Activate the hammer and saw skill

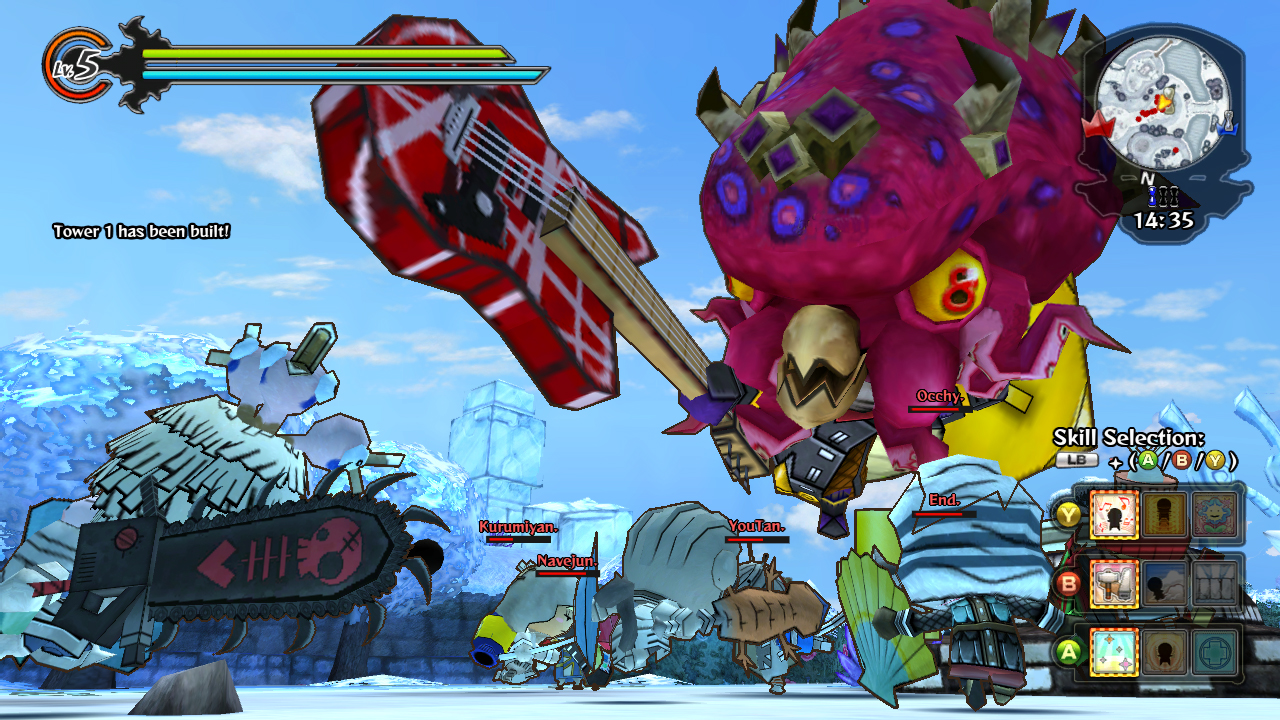click(x=1114, y=583)
